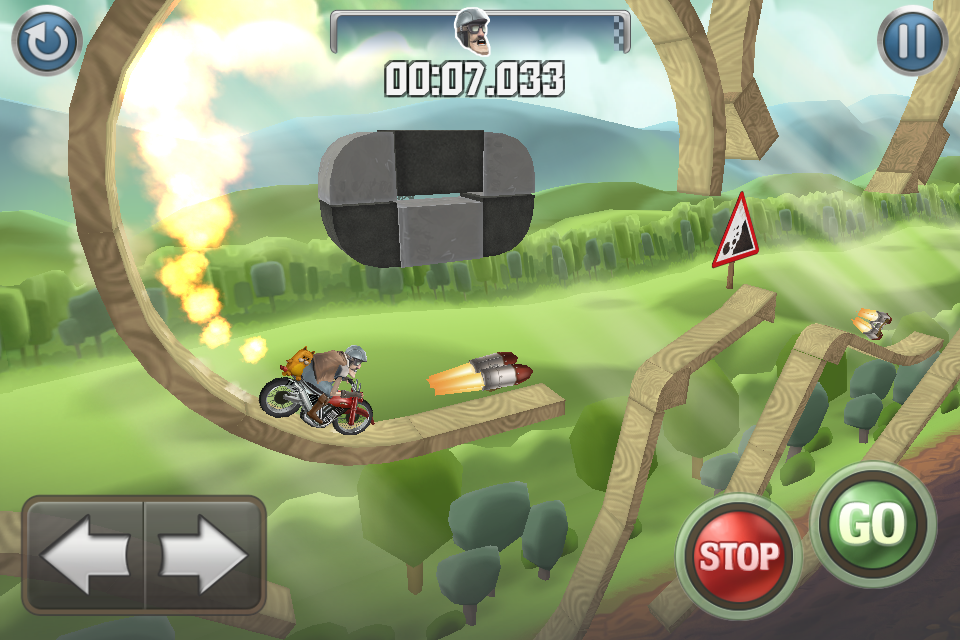The width and height of the screenshot is (960, 640).
Task: Restart the level with the circular arrow button
Action: (x=46, y=41)
